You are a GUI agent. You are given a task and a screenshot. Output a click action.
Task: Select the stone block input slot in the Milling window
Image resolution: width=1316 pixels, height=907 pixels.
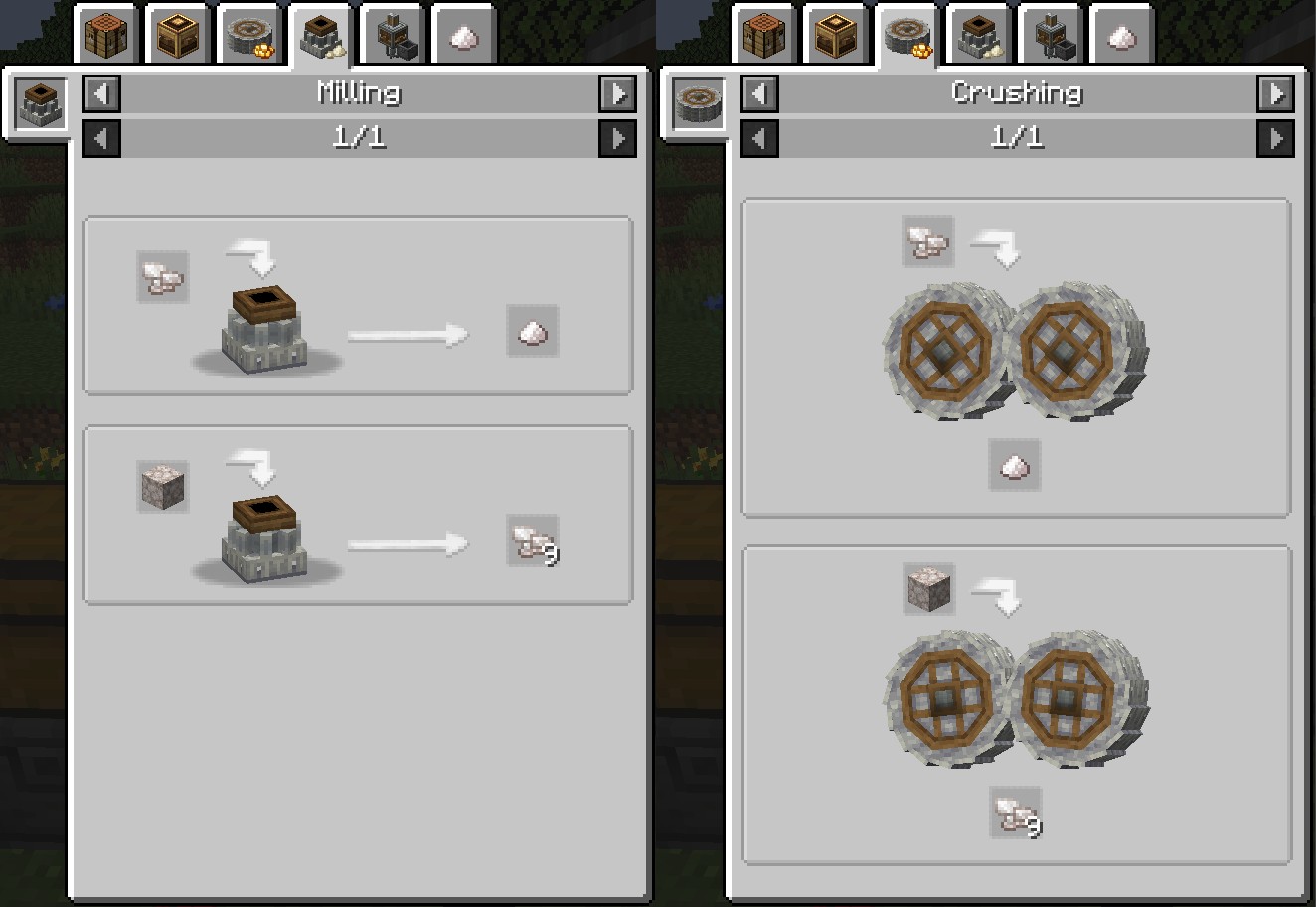162,487
